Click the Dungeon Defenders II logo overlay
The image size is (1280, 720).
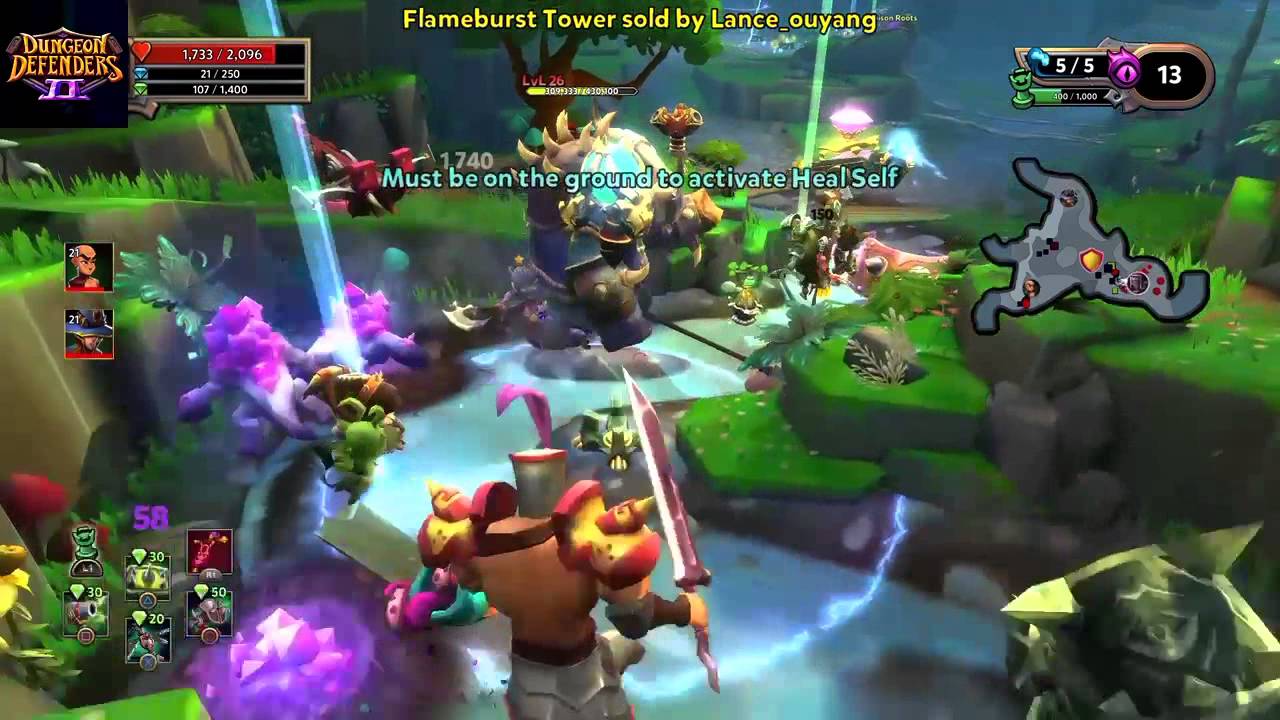[x=64, y=64]
